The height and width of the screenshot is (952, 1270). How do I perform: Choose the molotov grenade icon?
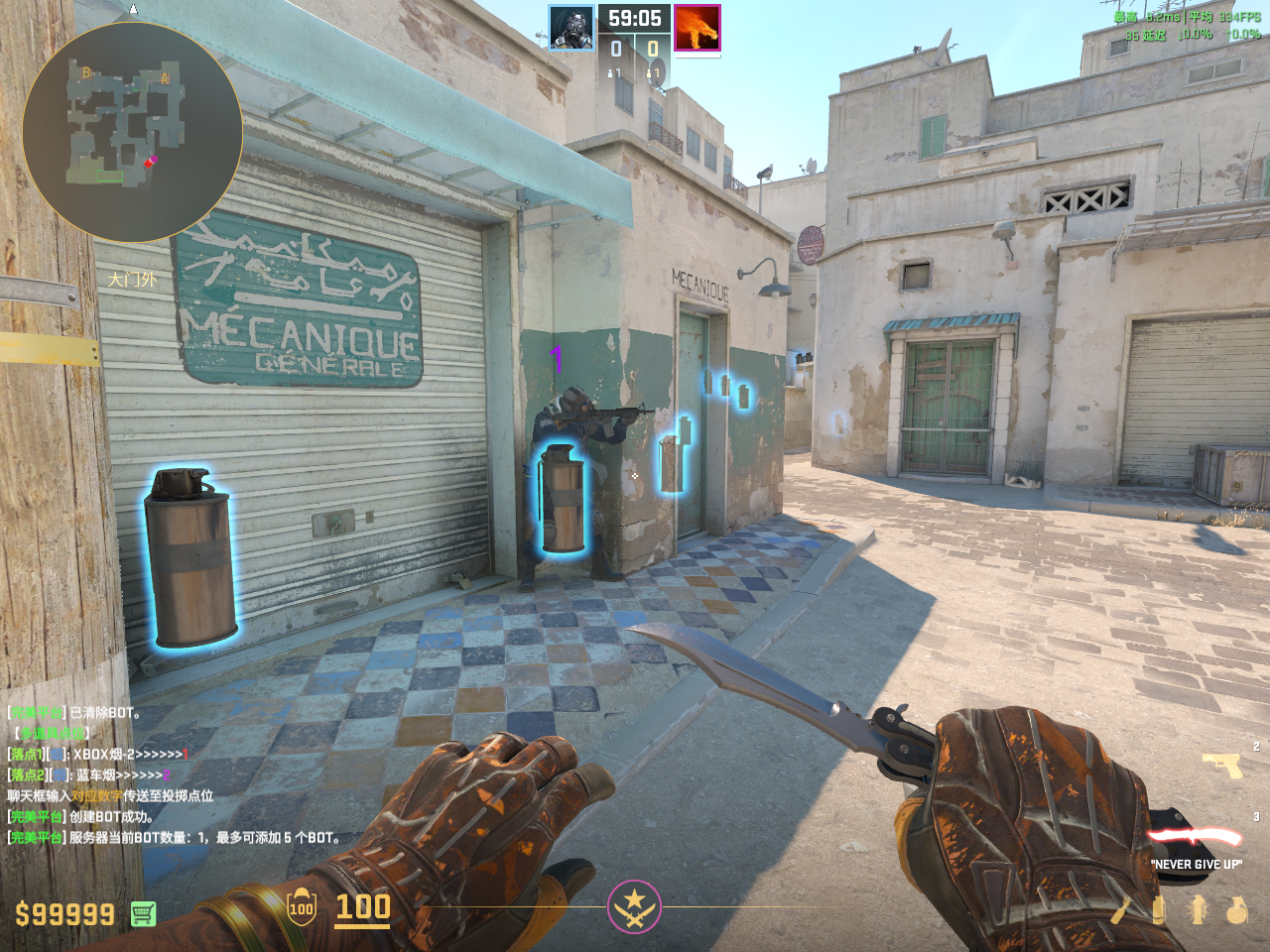coord(1122,910)
